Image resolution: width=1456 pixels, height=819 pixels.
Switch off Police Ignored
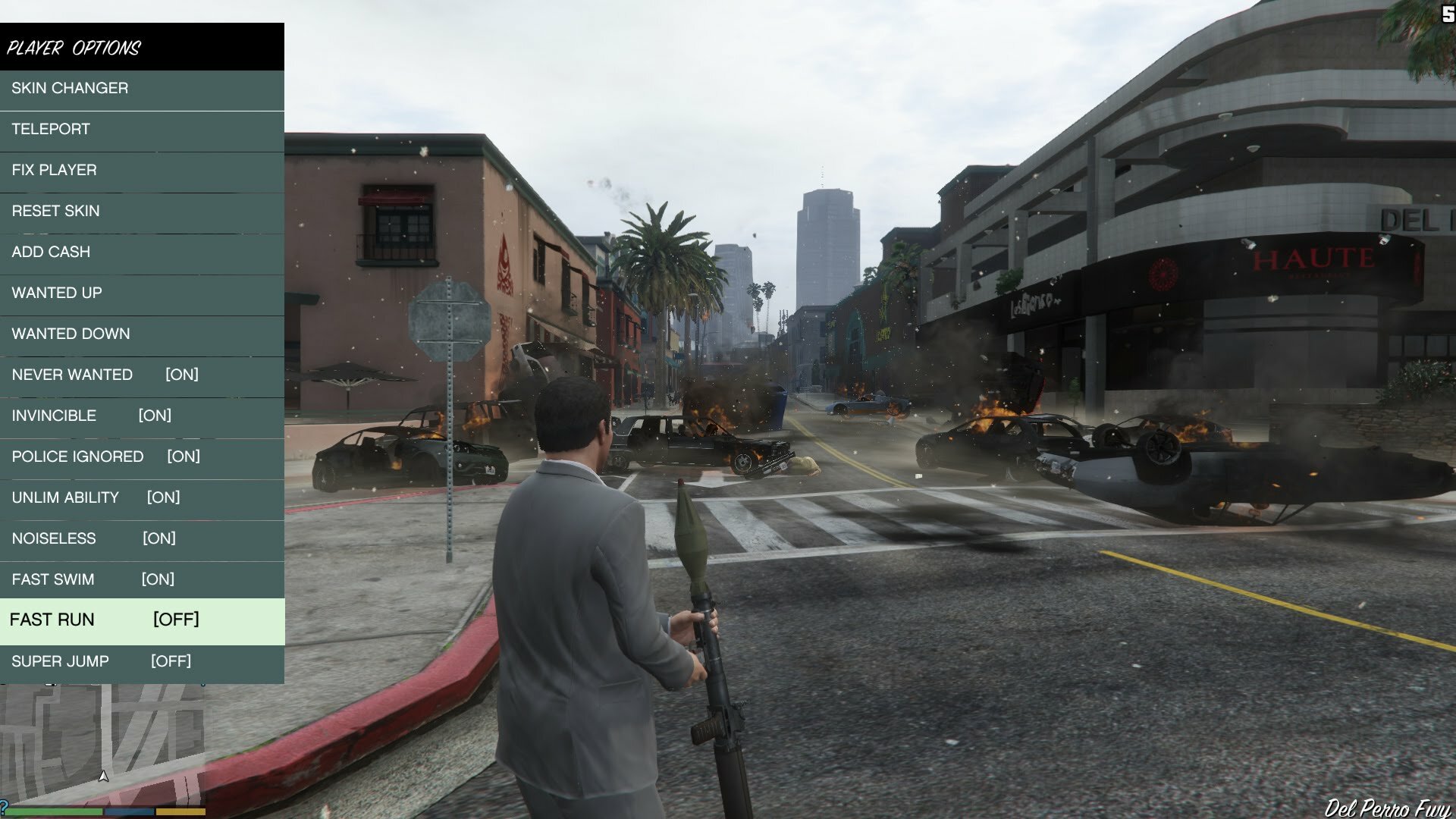click(142, 457)
